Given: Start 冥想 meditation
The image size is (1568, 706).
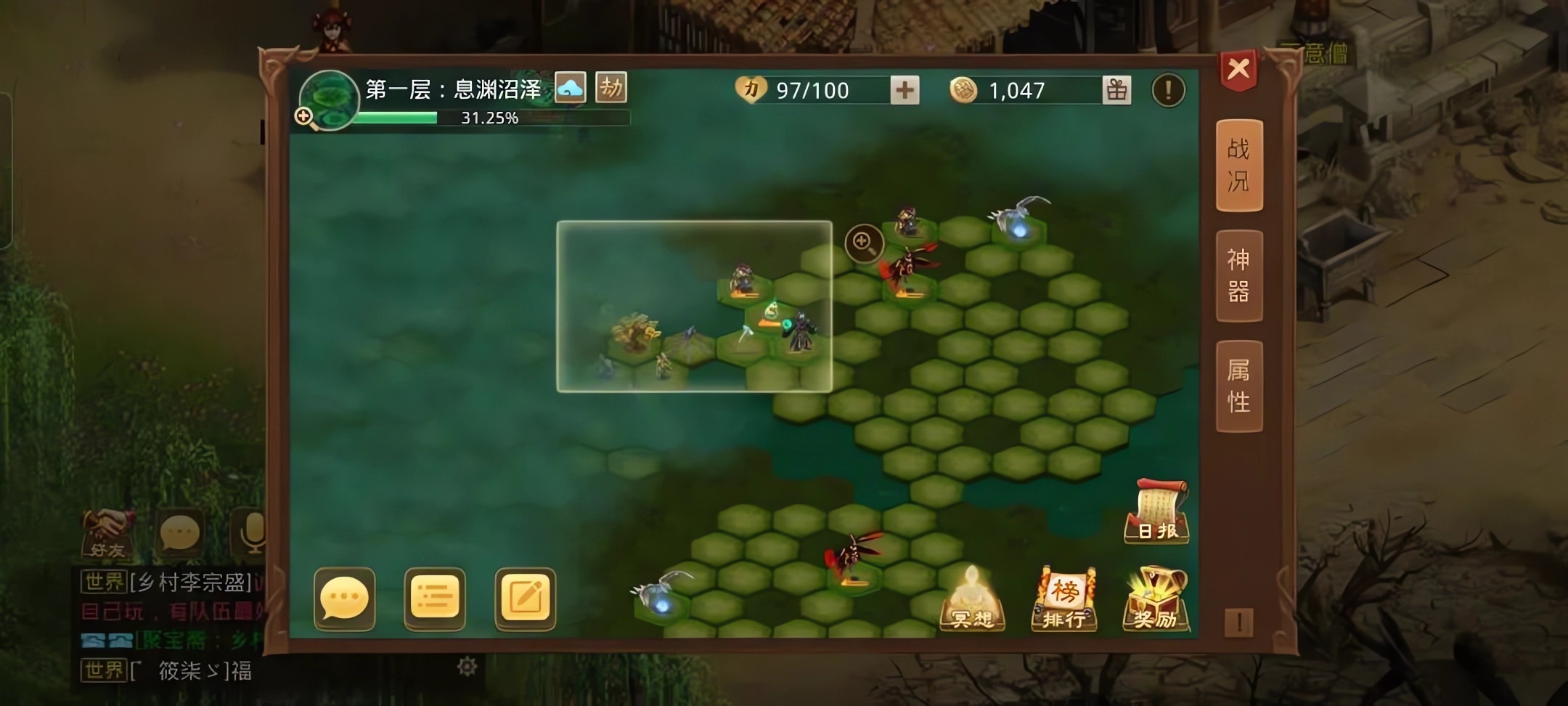Looking at the screenshot, I should click(x=972, y=599).
